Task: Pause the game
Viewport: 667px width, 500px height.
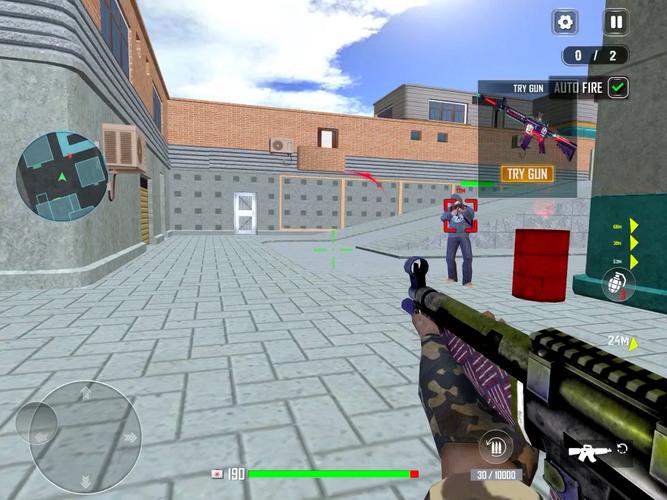Action: coord(616,22)
